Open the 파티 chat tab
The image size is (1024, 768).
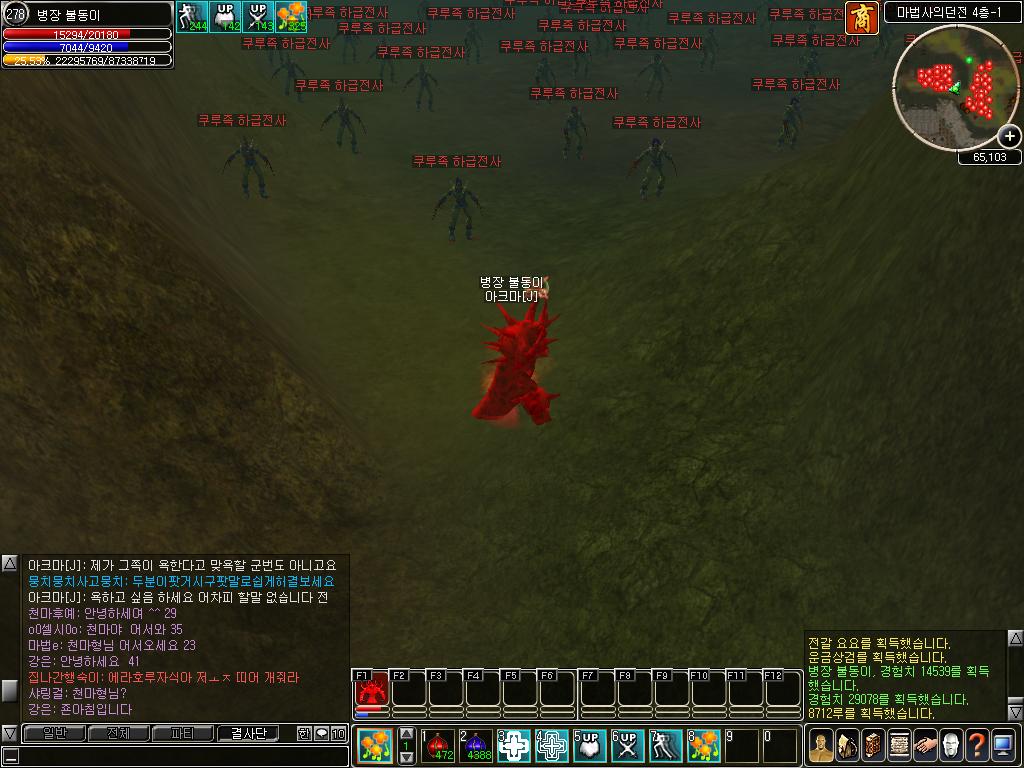(182, 733)
